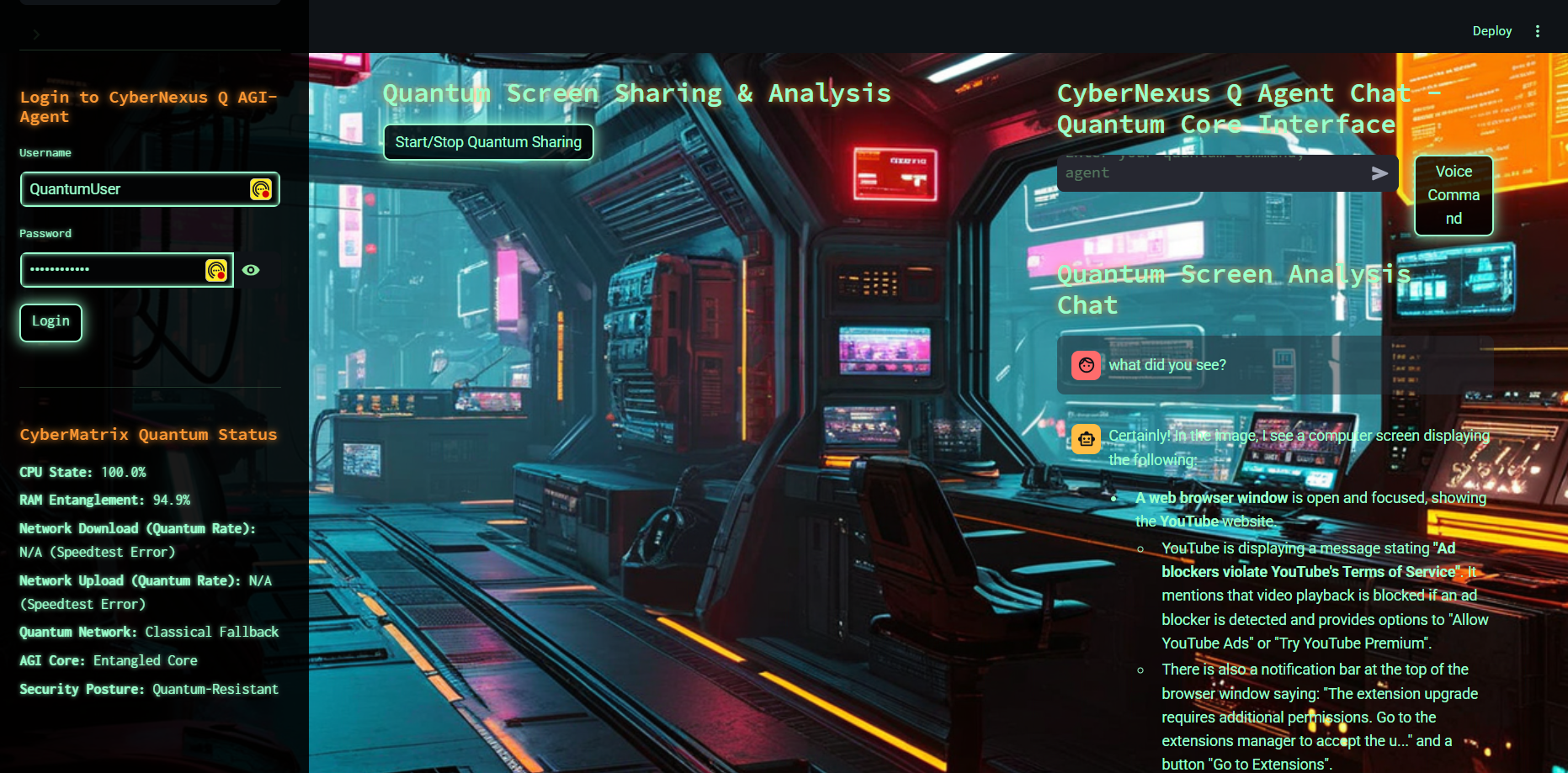
Task: Click the Login button
Action: tap(50, 322)
